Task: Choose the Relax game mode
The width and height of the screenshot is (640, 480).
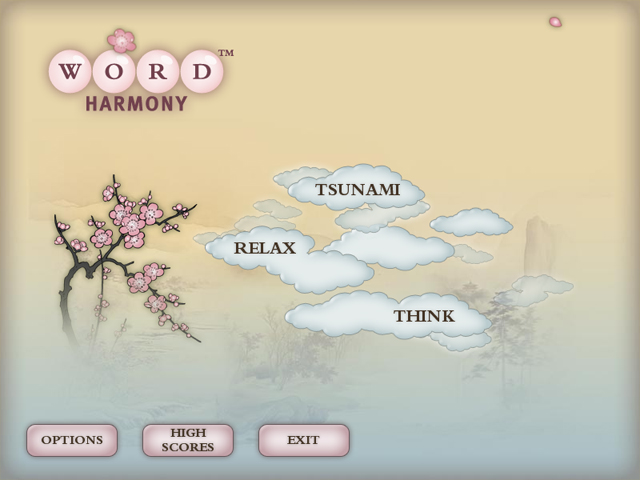Action: click(265, 248)
